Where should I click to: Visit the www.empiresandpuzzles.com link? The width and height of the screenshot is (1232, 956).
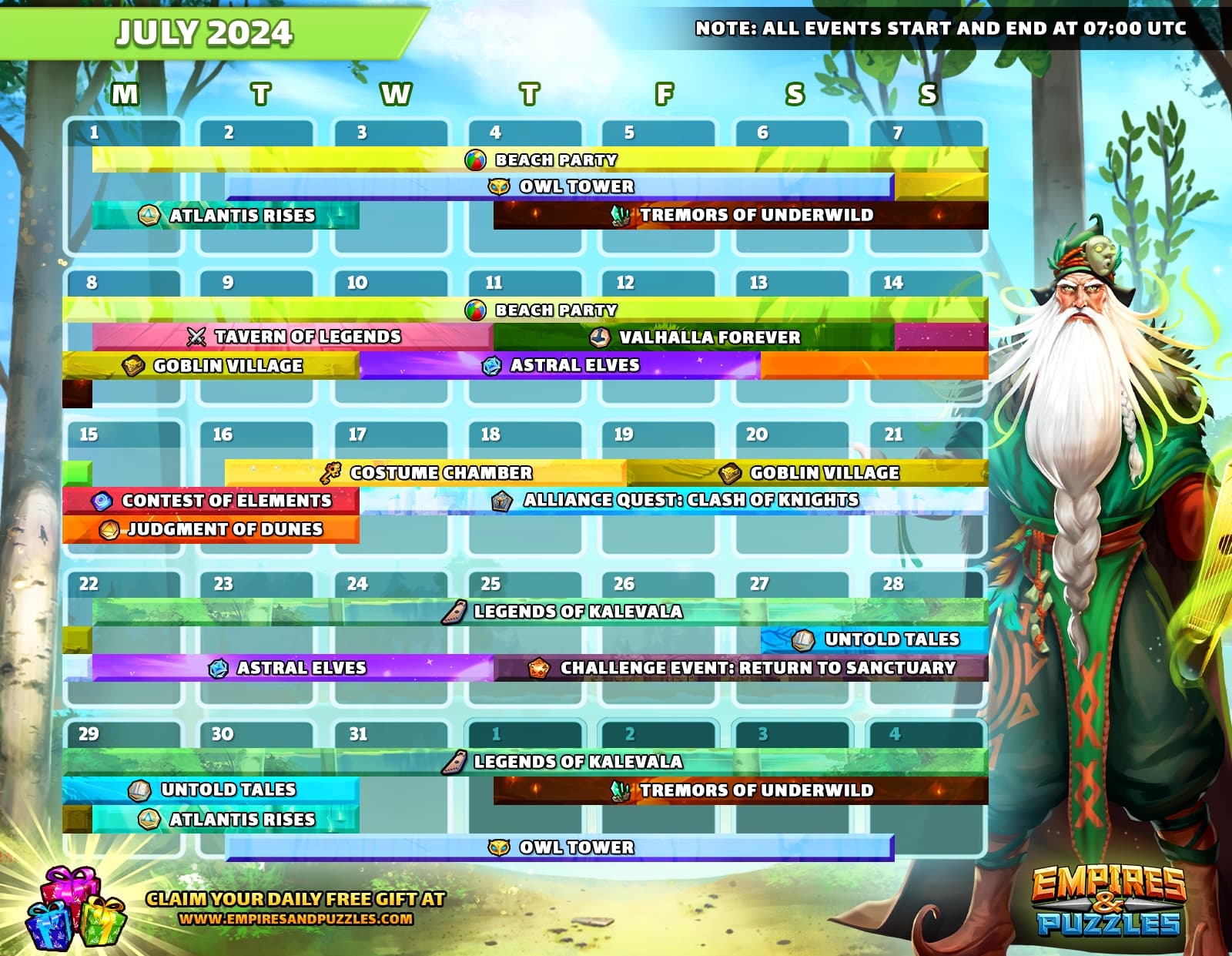click(x=296, y=919)
